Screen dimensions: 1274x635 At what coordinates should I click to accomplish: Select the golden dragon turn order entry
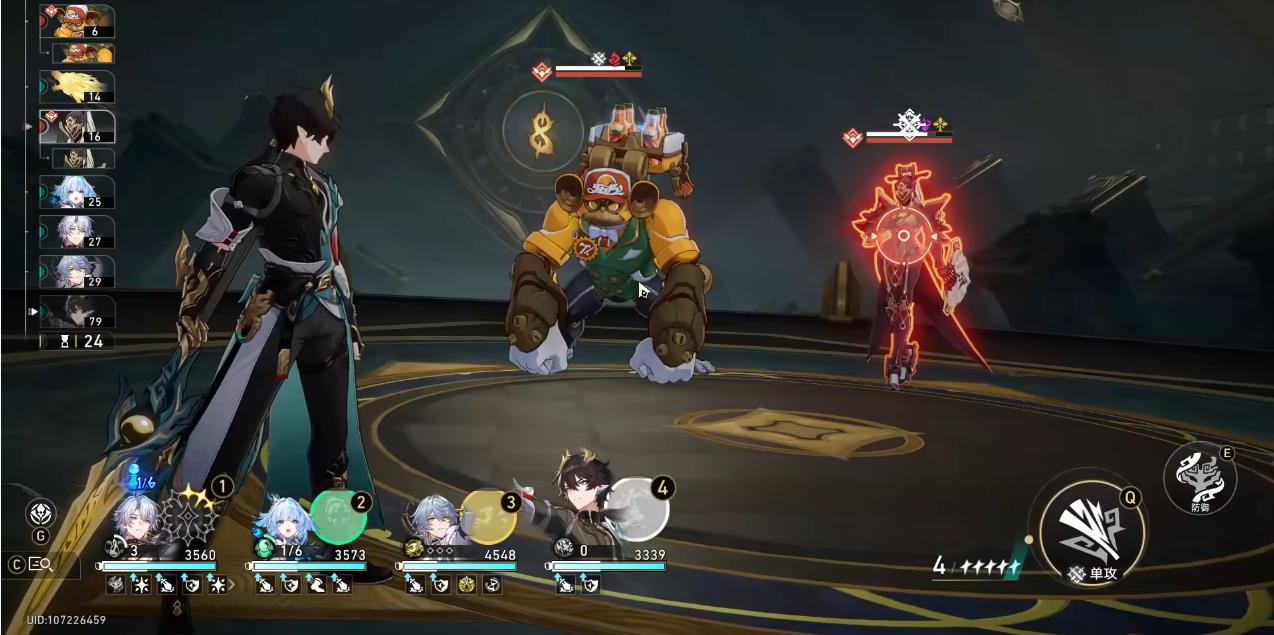(77, 87)
